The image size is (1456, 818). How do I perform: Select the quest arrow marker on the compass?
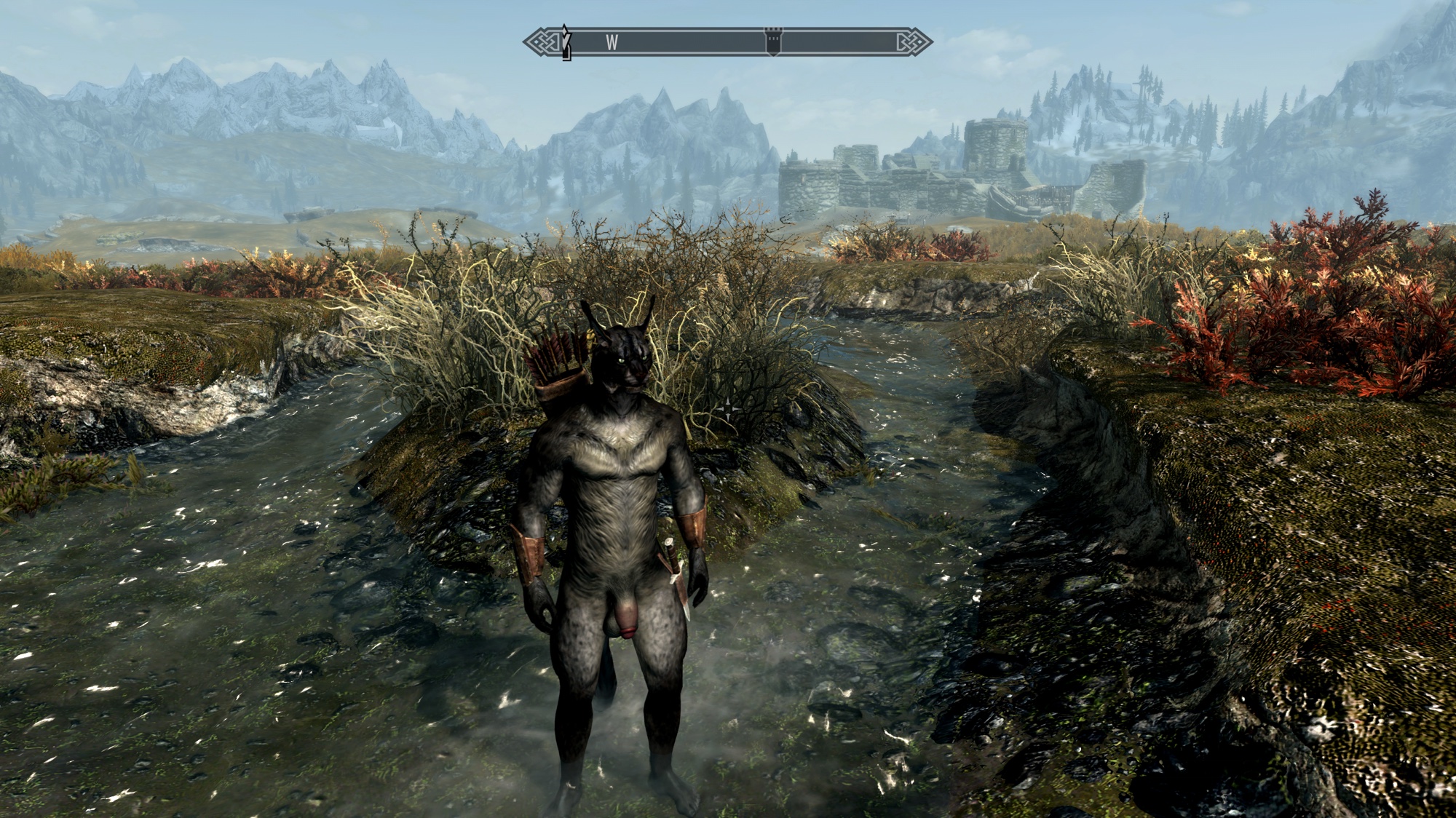pyautogui.click(x=566, y=42)
